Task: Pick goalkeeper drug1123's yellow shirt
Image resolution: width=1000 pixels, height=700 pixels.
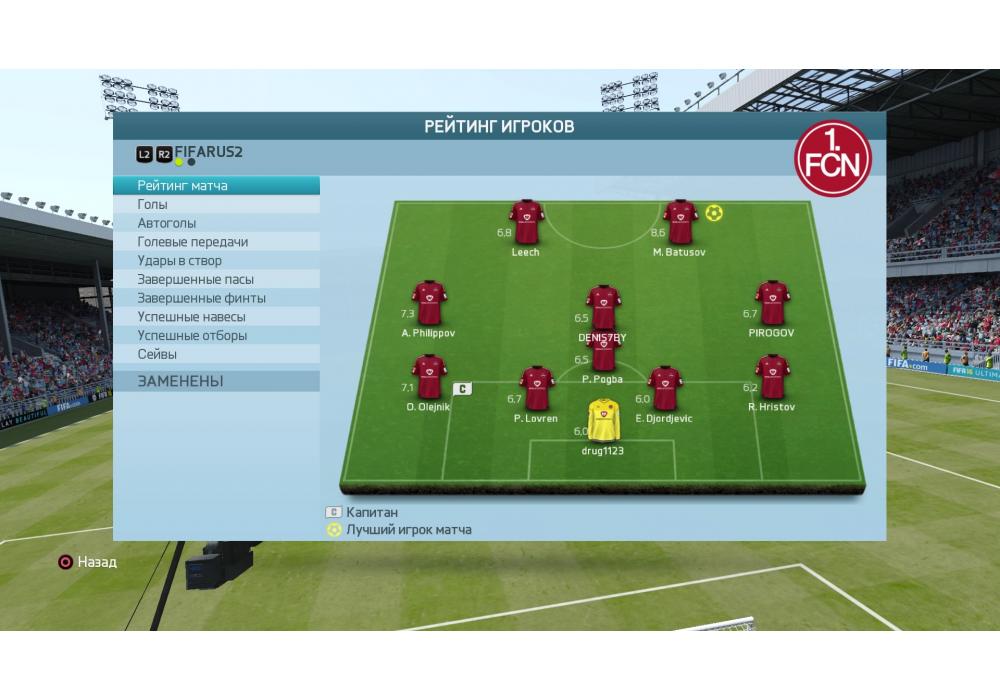Action: point(603,420)
